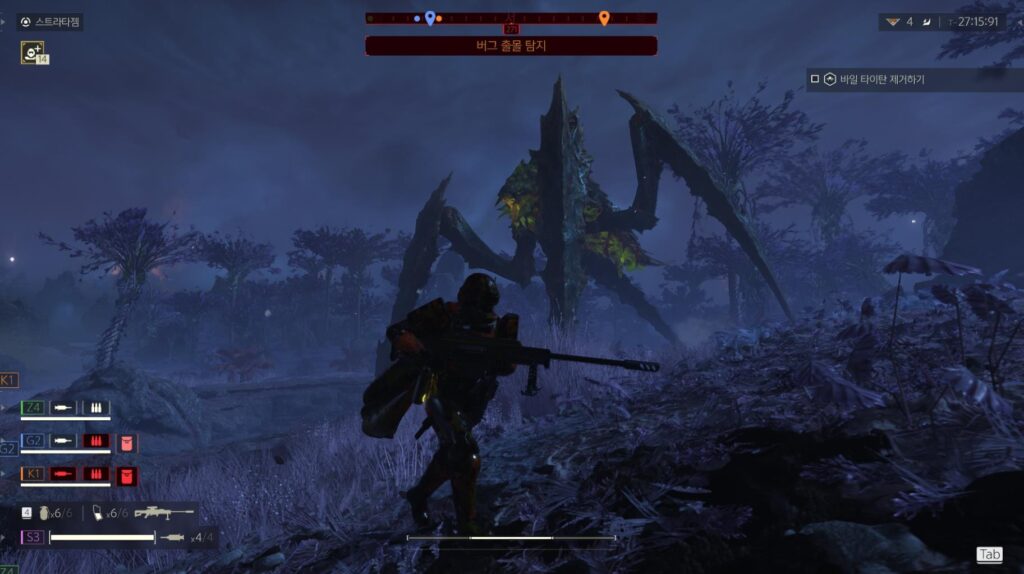The width and height of the screenshot is (1024, 574).
Task: Click the blue compass waypoint marker
Action: pos(430,17)
